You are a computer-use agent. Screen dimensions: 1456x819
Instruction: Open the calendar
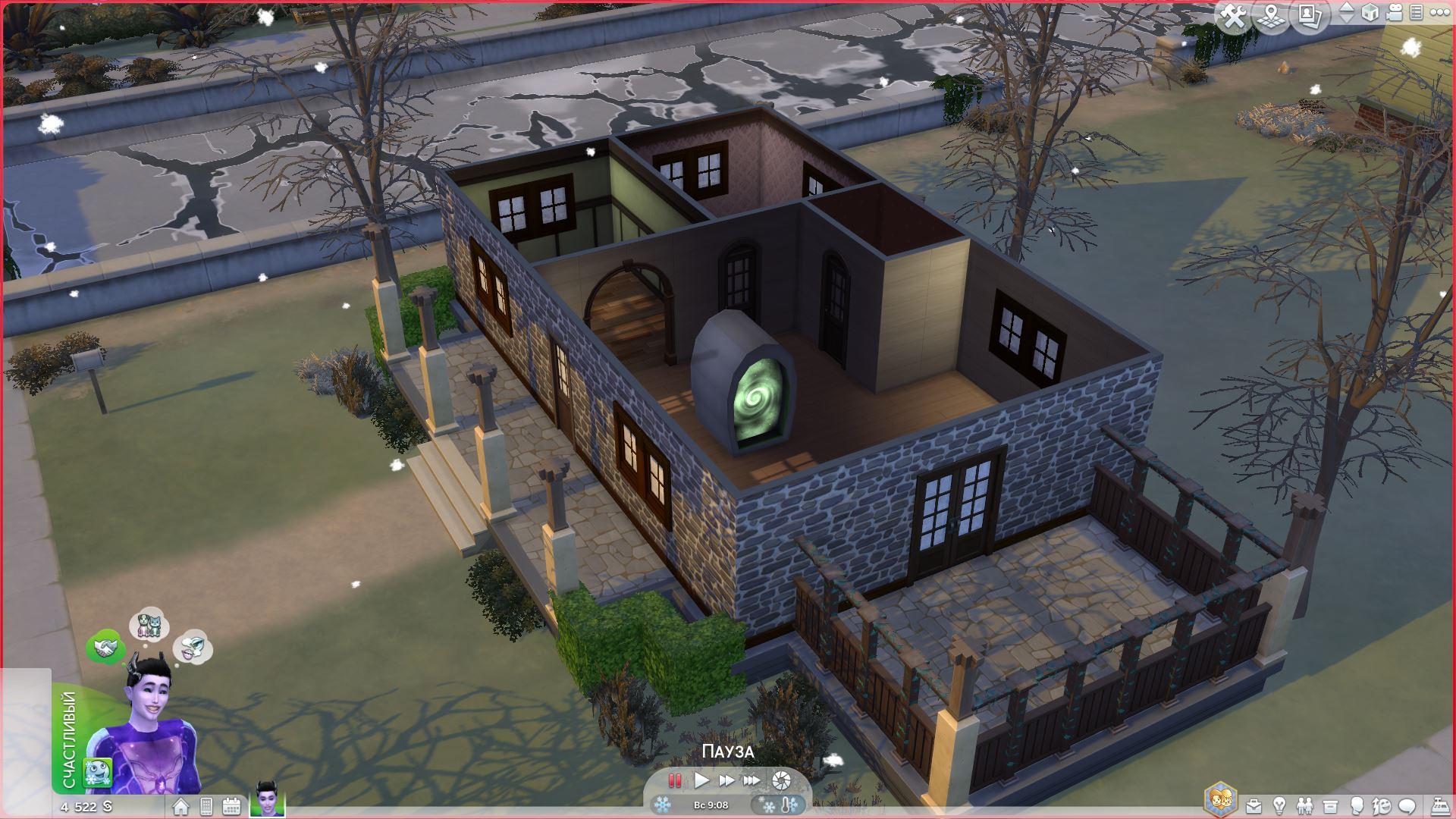231,807
